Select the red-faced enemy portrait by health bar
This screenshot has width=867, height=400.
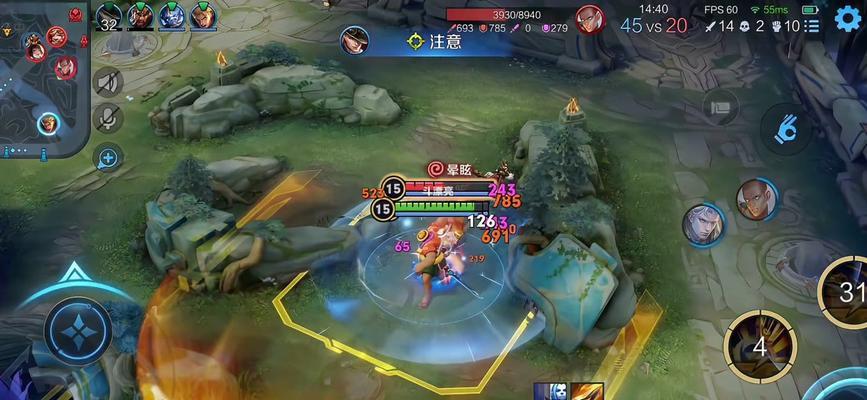pos(590,19)
